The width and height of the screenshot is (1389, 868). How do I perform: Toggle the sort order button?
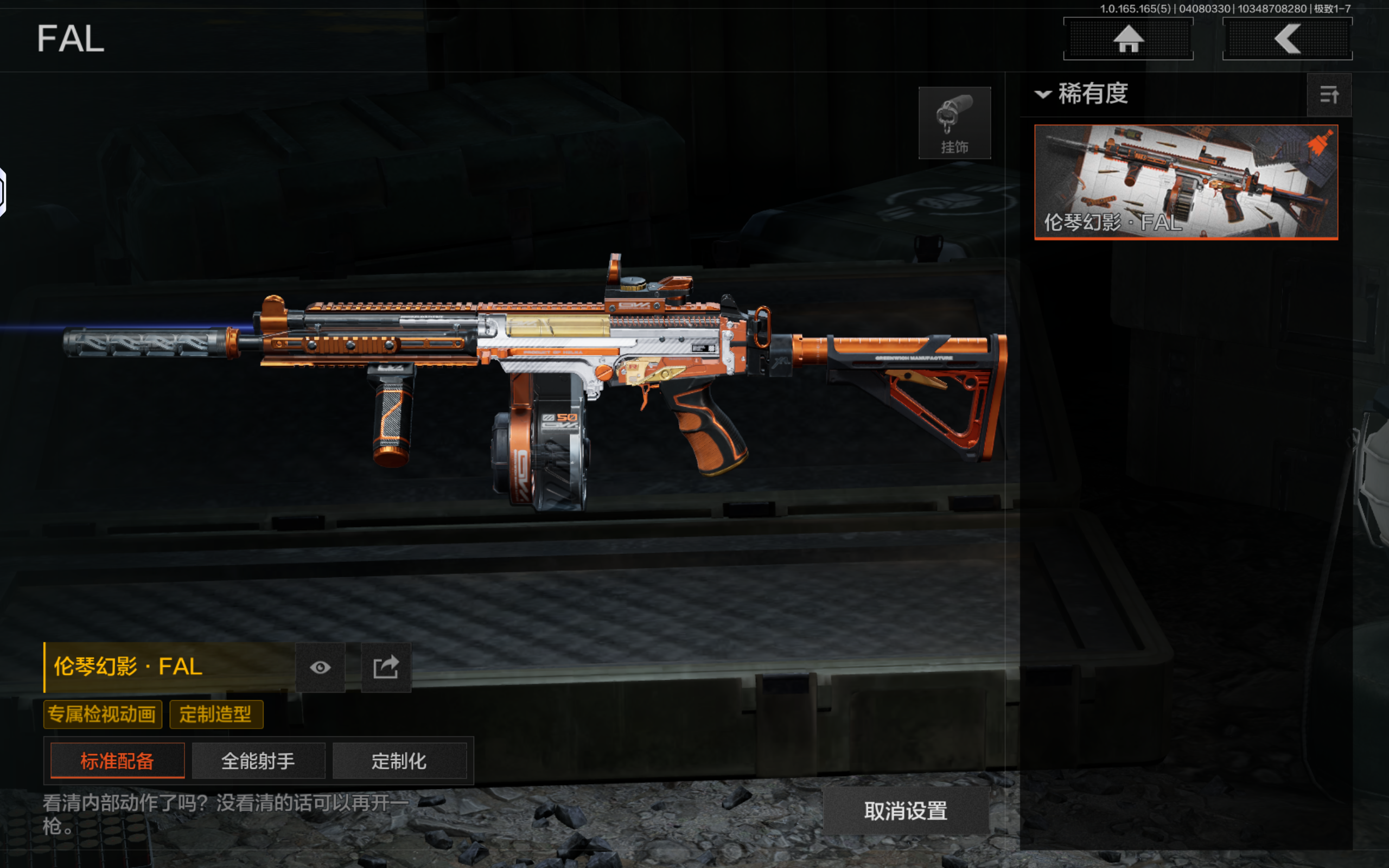click(1329, 95)
